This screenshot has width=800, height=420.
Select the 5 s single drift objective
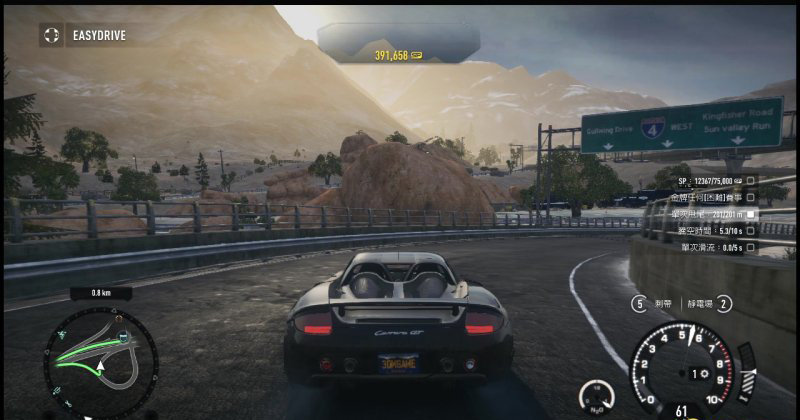(752, 246)
